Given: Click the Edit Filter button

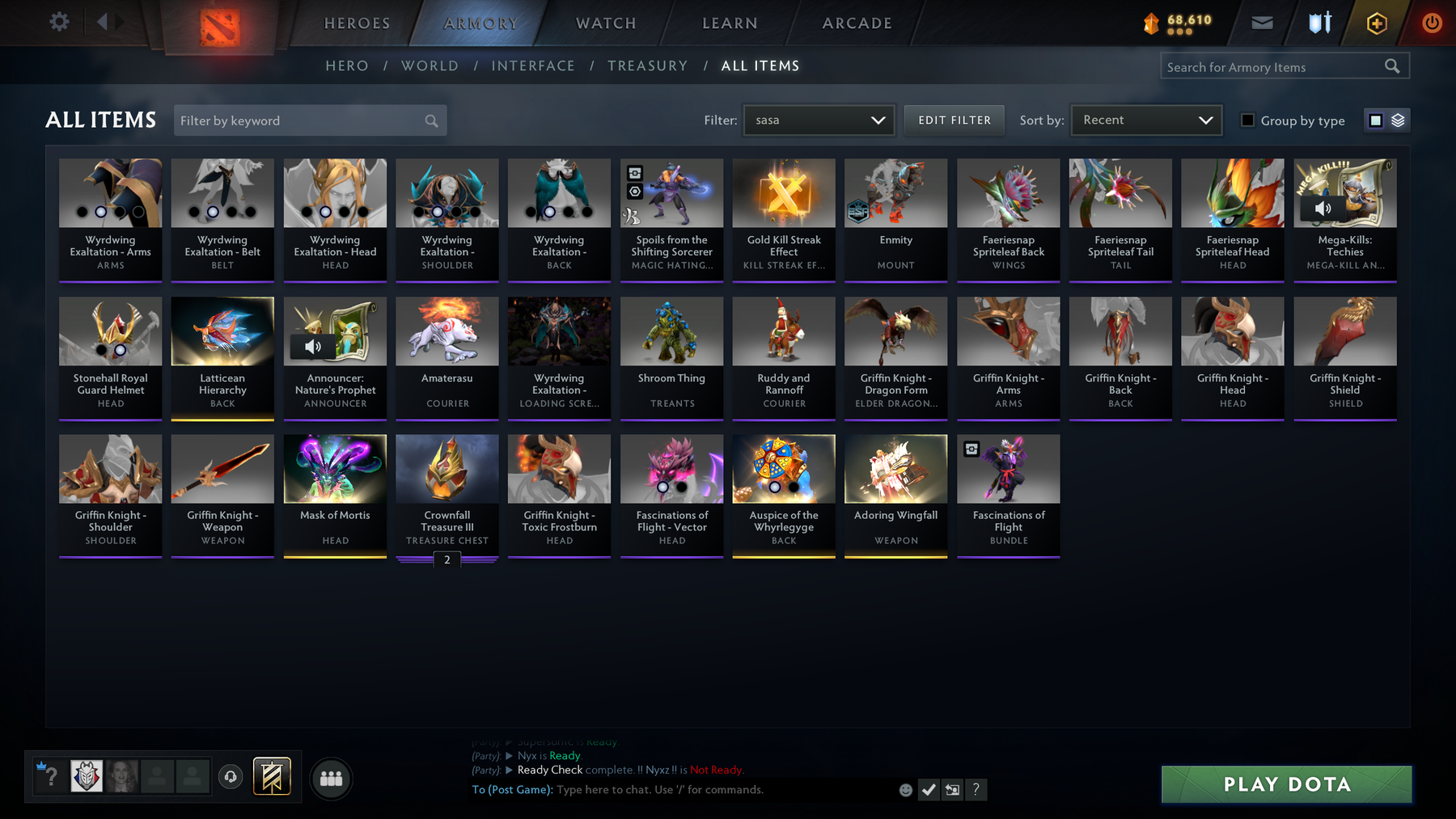Looking at the screenshot, I should click(954, 120).
